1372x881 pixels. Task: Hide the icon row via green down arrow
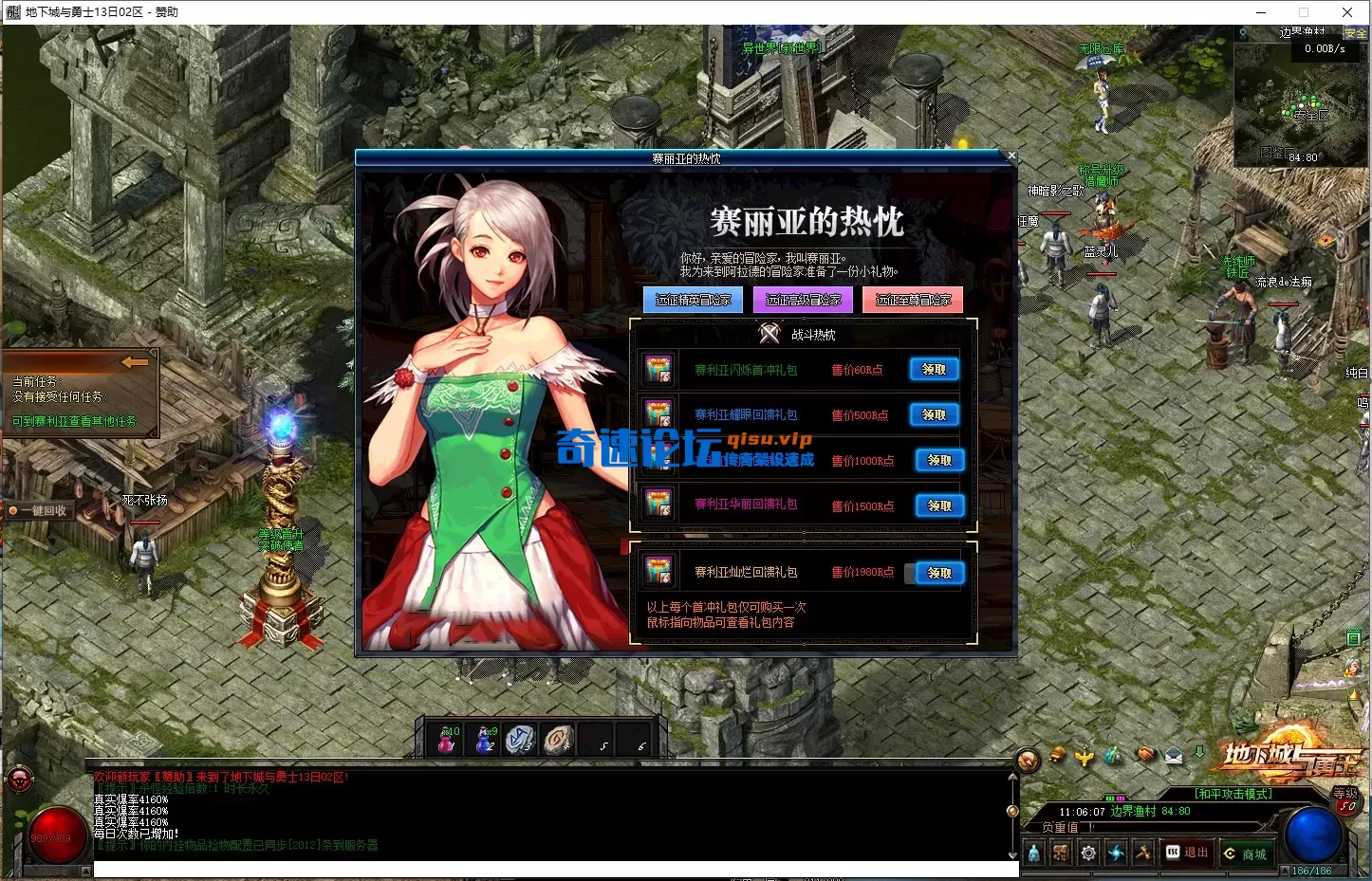pyautogui.click(x=1200, y=753)
